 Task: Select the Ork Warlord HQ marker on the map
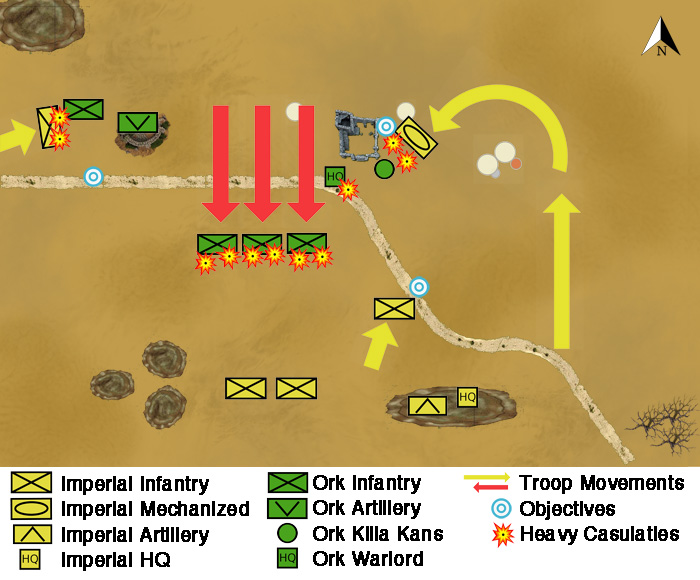click(335, 177)
